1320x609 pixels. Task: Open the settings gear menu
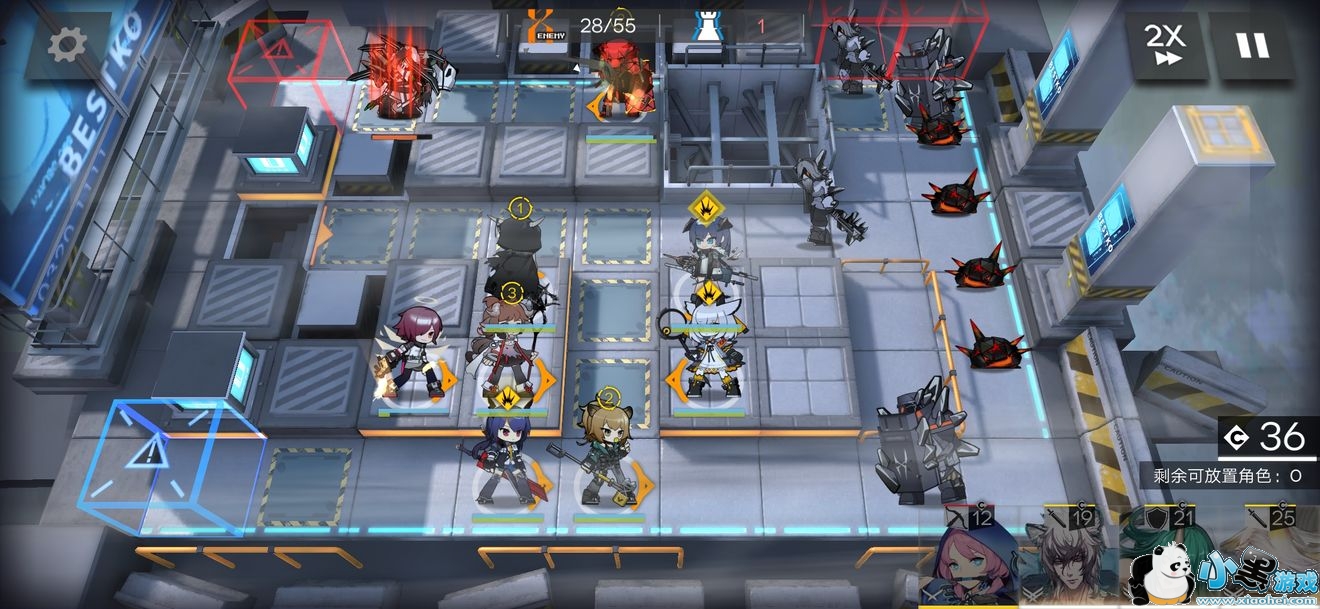coord(68,45)
